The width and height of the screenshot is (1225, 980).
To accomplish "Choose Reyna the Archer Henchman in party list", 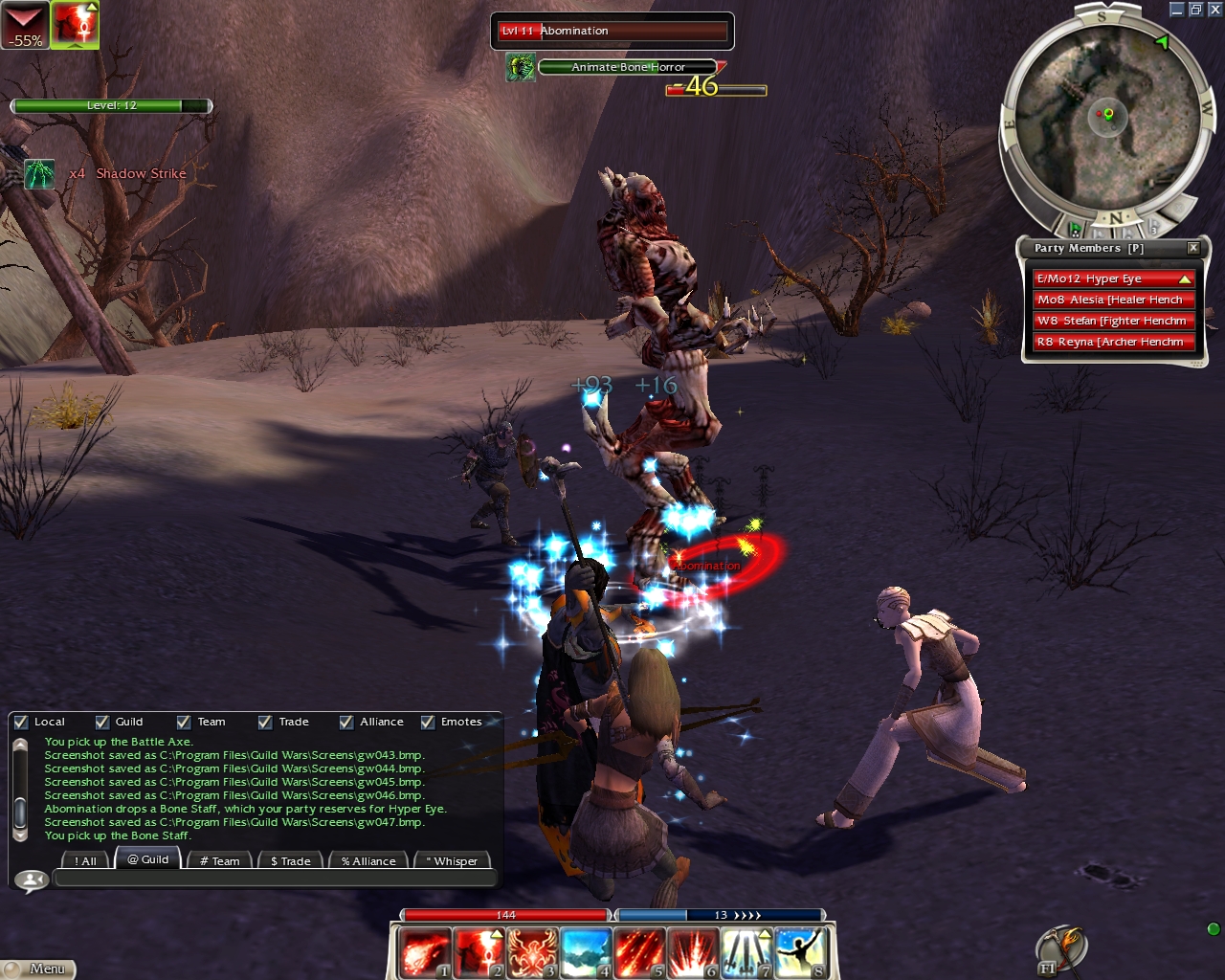I will (x=1110, y=342).
